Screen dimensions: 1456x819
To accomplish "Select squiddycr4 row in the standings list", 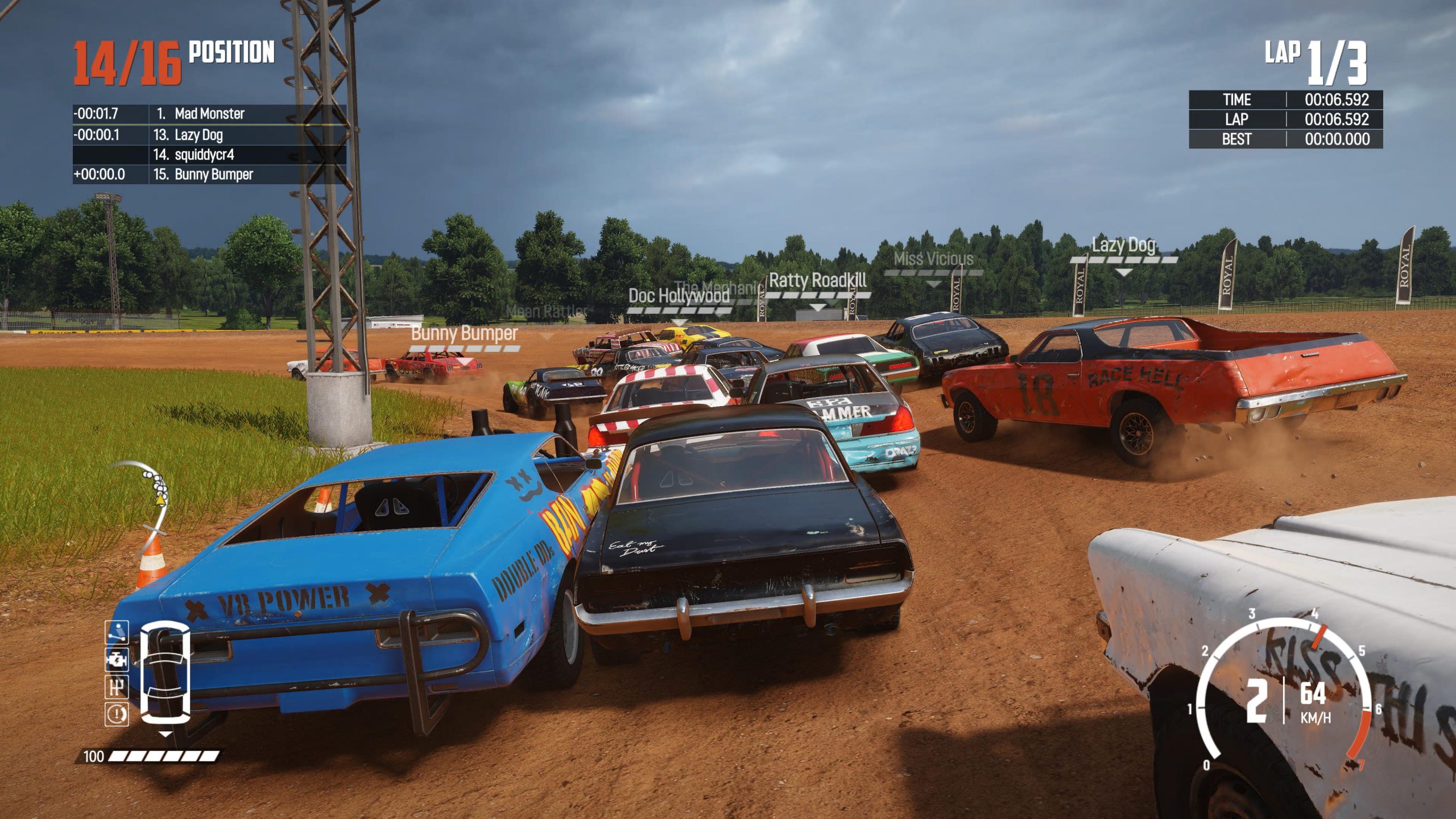I will (209, 155).
